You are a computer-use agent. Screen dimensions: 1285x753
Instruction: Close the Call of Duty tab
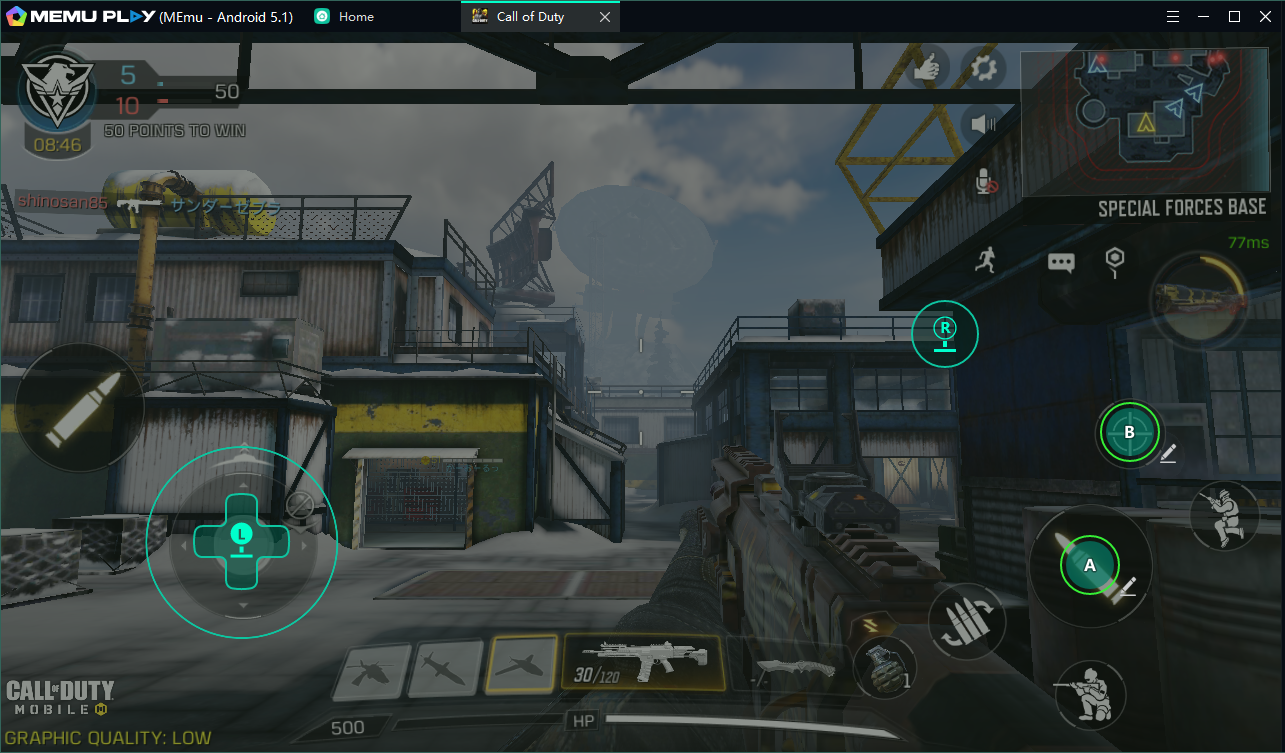(x=605, y=17)
